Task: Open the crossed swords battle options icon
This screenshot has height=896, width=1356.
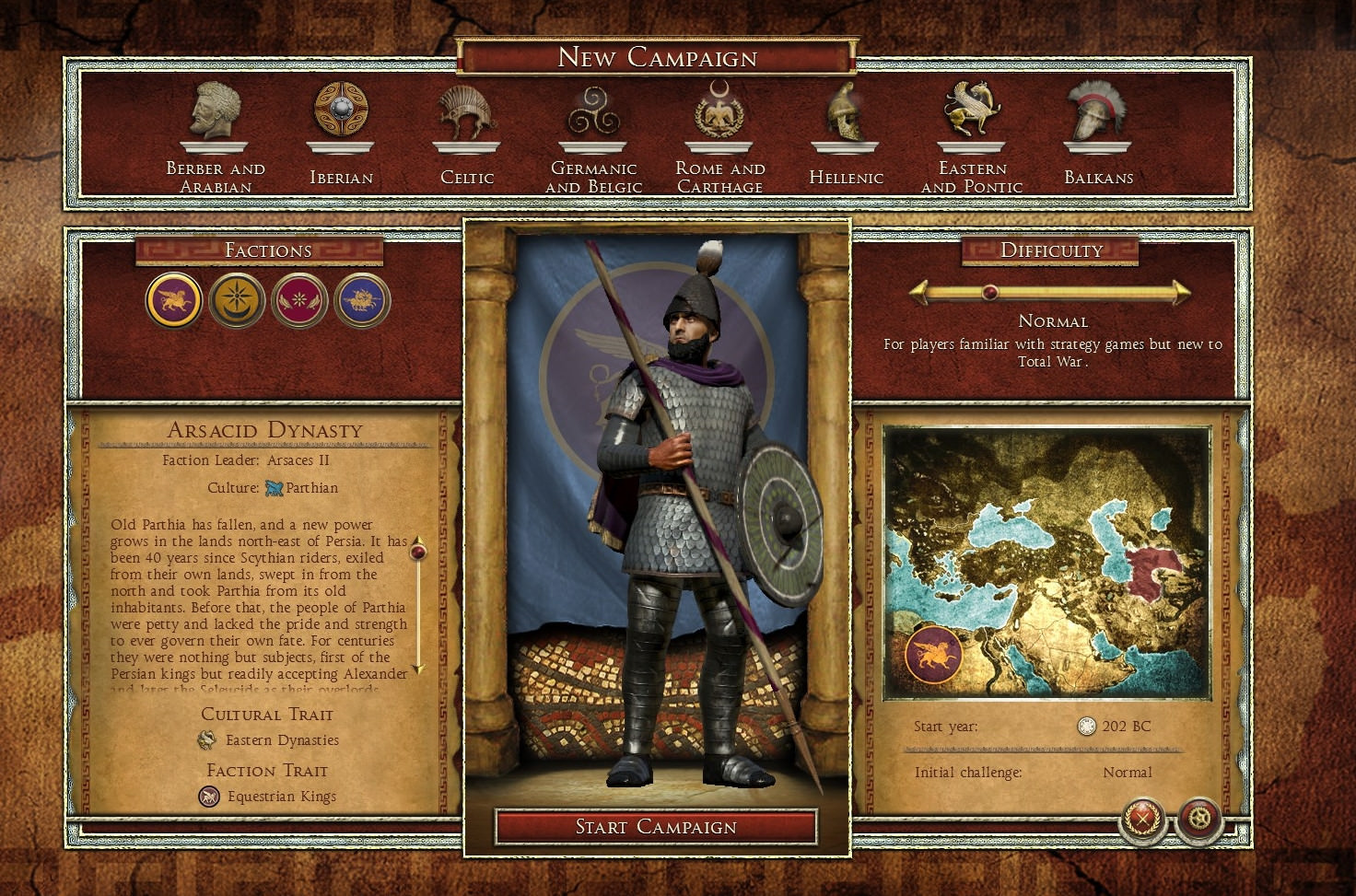Action: tap(1141, 819)
